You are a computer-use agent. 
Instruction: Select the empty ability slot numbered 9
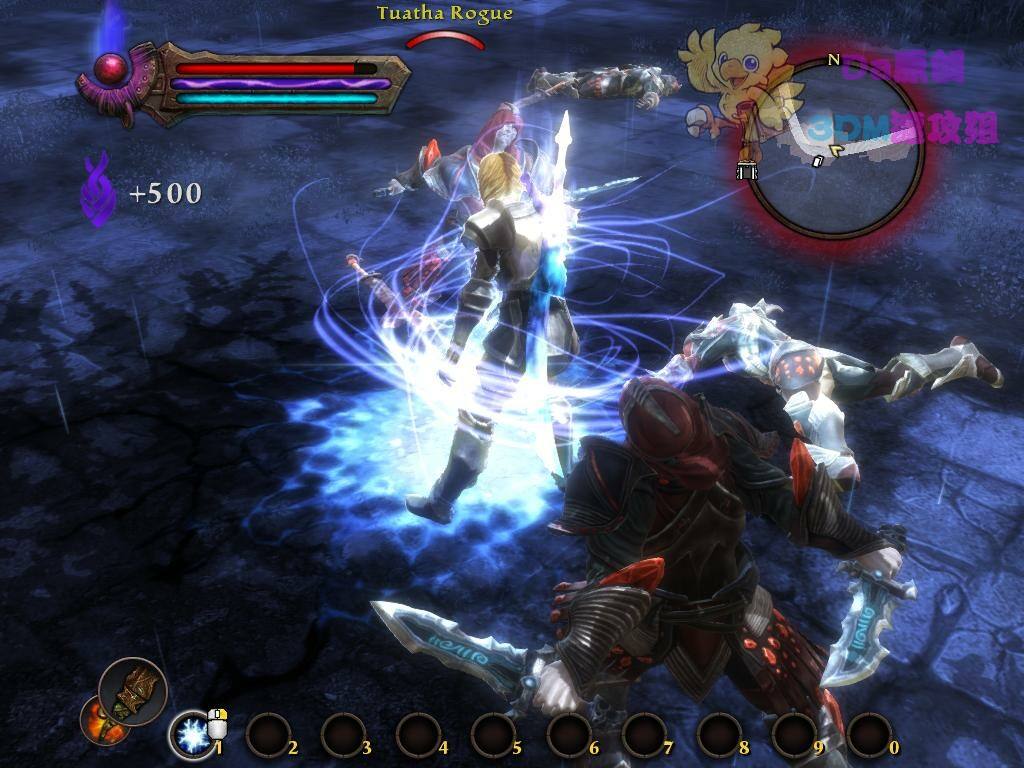click(x=794, y=735)
